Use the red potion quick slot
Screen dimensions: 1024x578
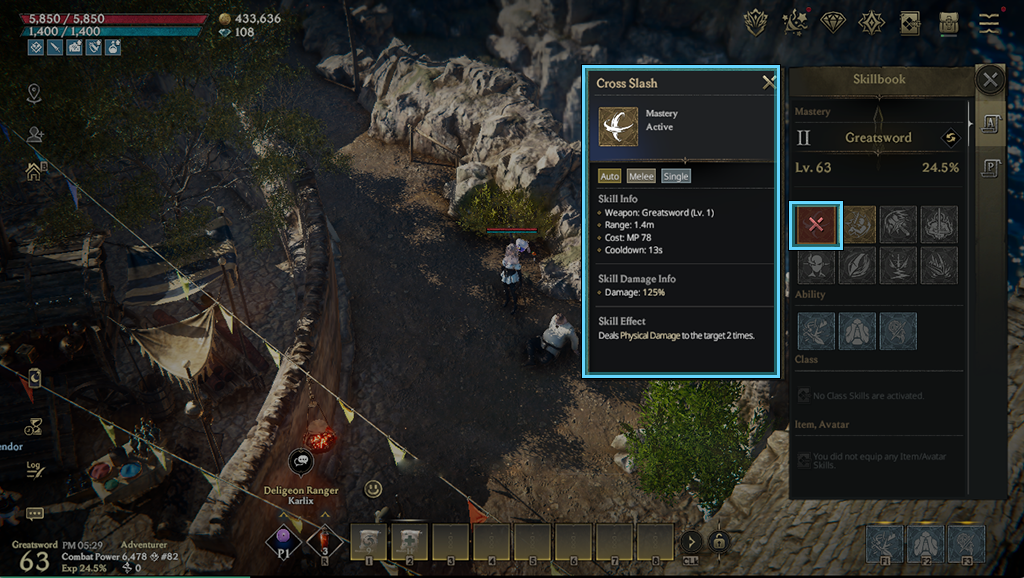pos(325,540)
